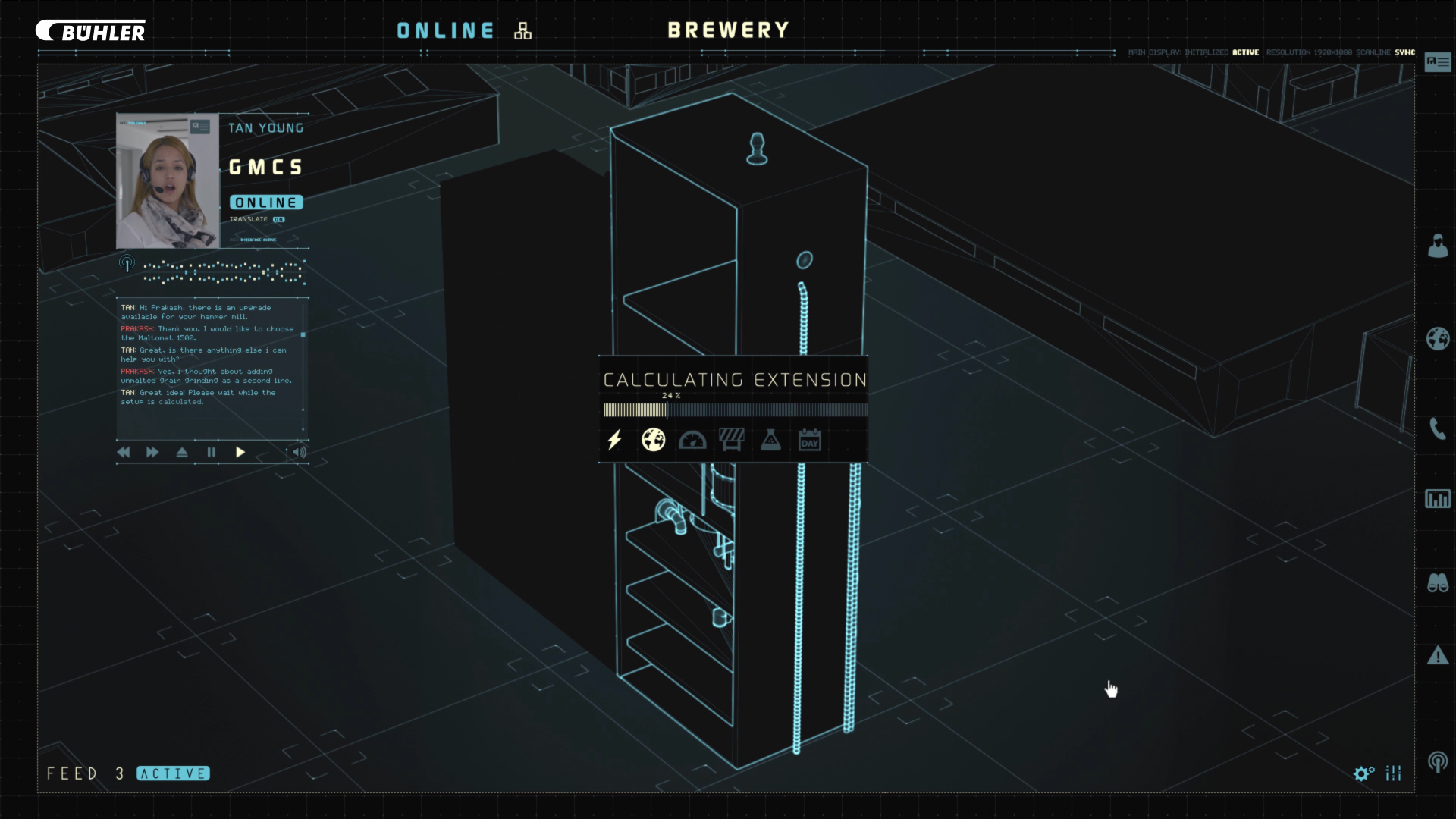
Task: Play the video call feed
Action: 240,453
